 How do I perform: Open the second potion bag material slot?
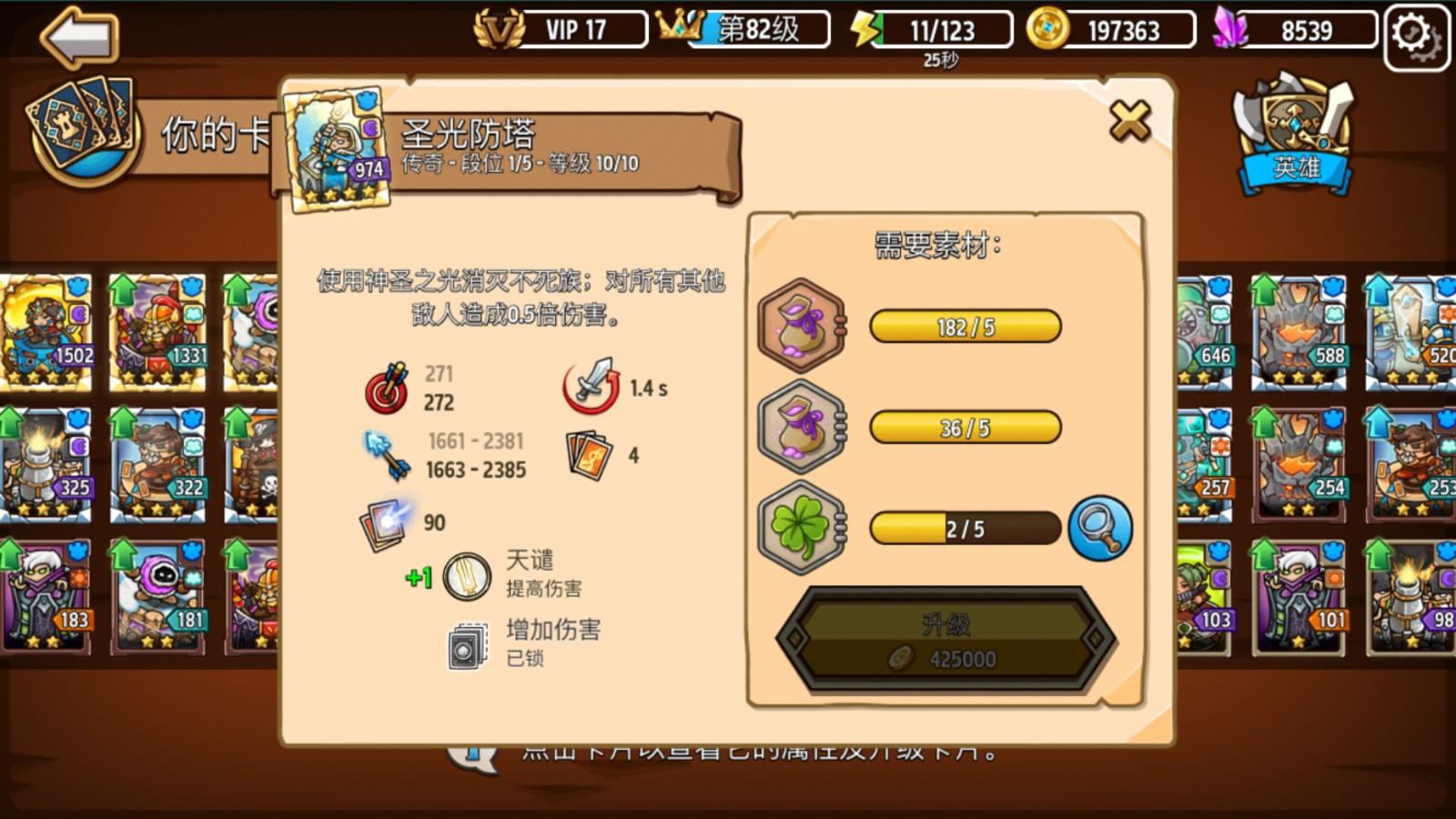[799, 429]
